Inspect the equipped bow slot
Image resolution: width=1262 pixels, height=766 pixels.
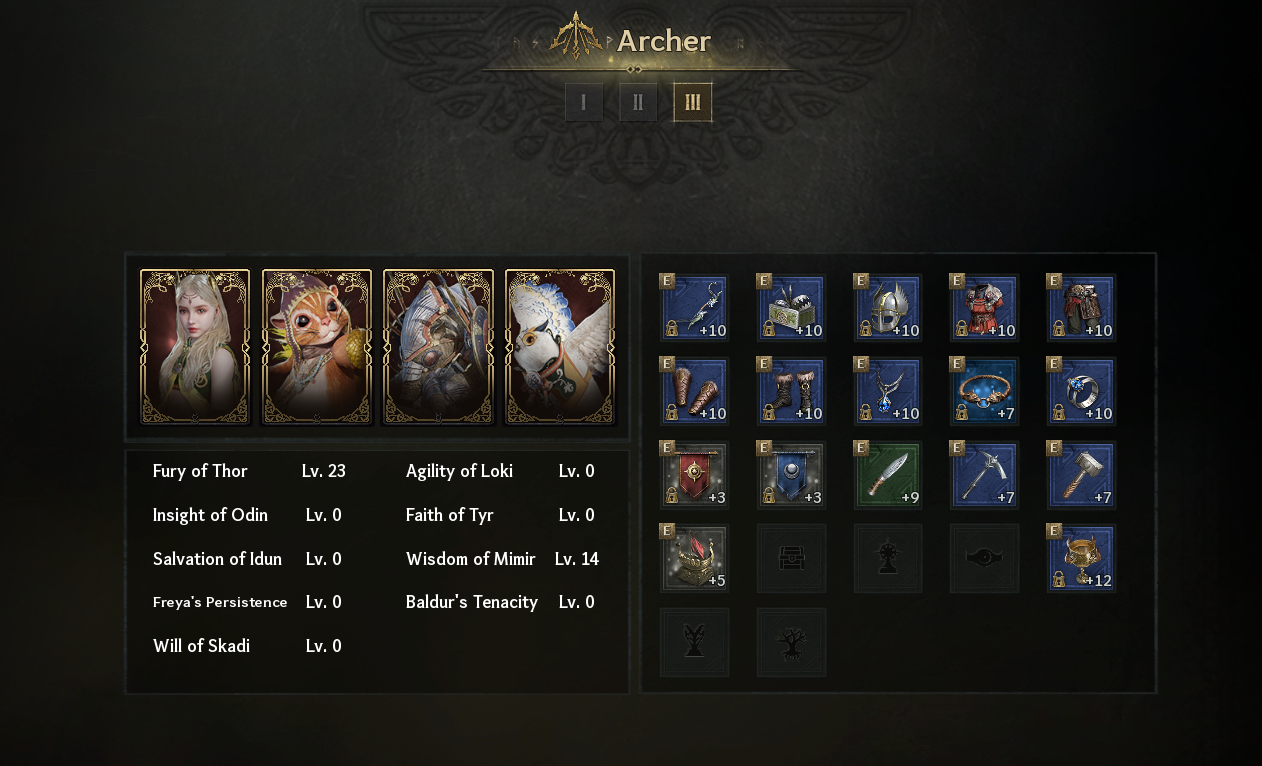click(695, 309)
